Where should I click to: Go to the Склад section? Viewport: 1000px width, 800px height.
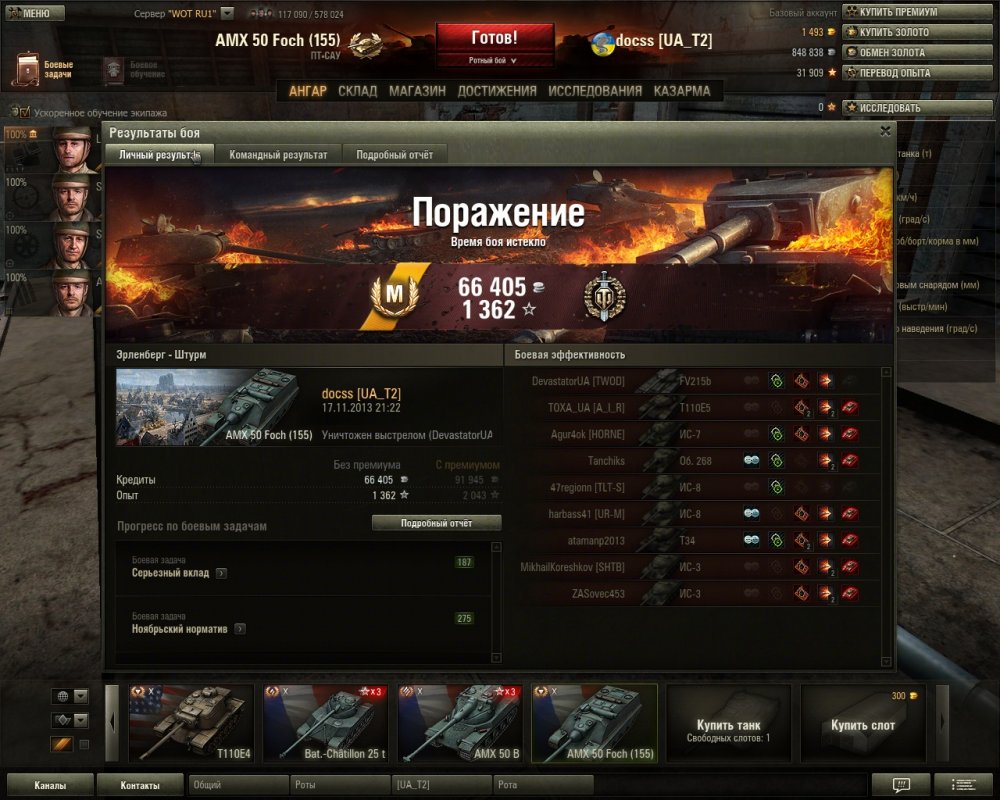click(x=357, y=91)
